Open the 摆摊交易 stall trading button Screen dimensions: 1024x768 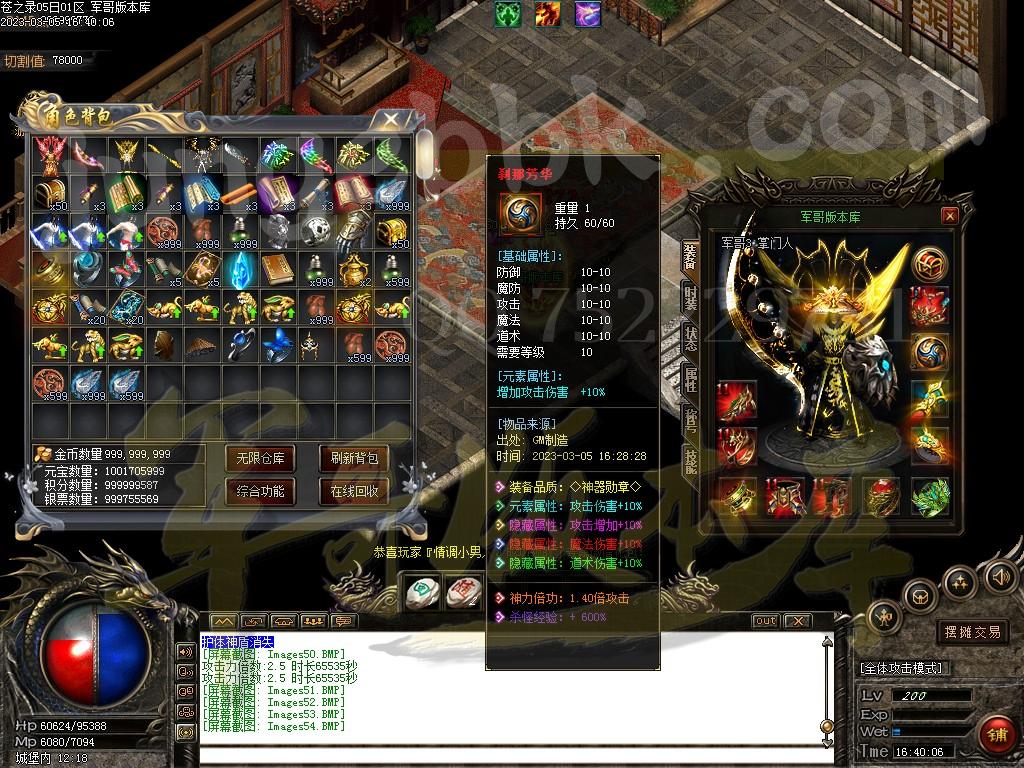972,632
